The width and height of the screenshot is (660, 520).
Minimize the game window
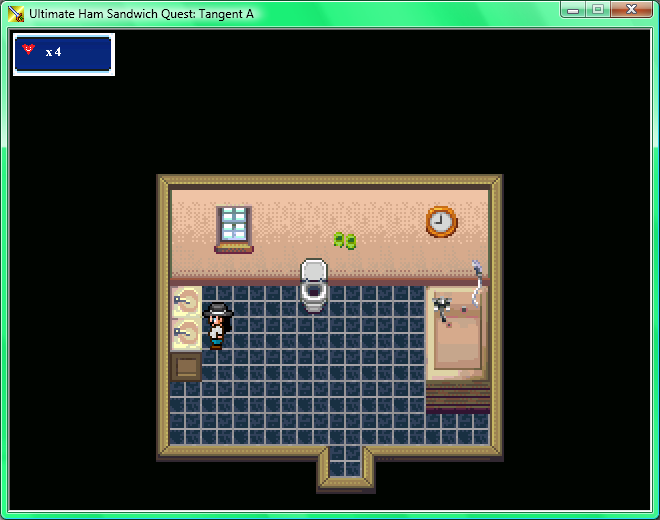574,10
